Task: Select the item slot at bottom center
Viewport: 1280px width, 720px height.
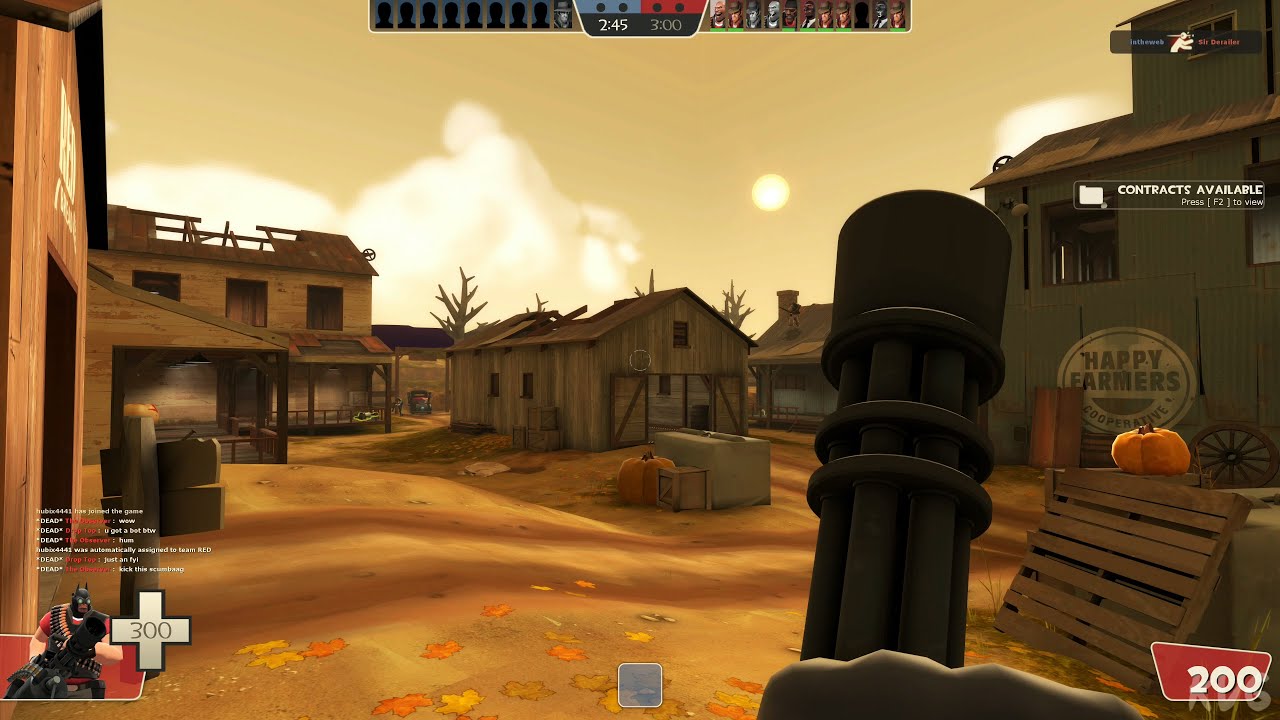Action: (x=639, y=686)
